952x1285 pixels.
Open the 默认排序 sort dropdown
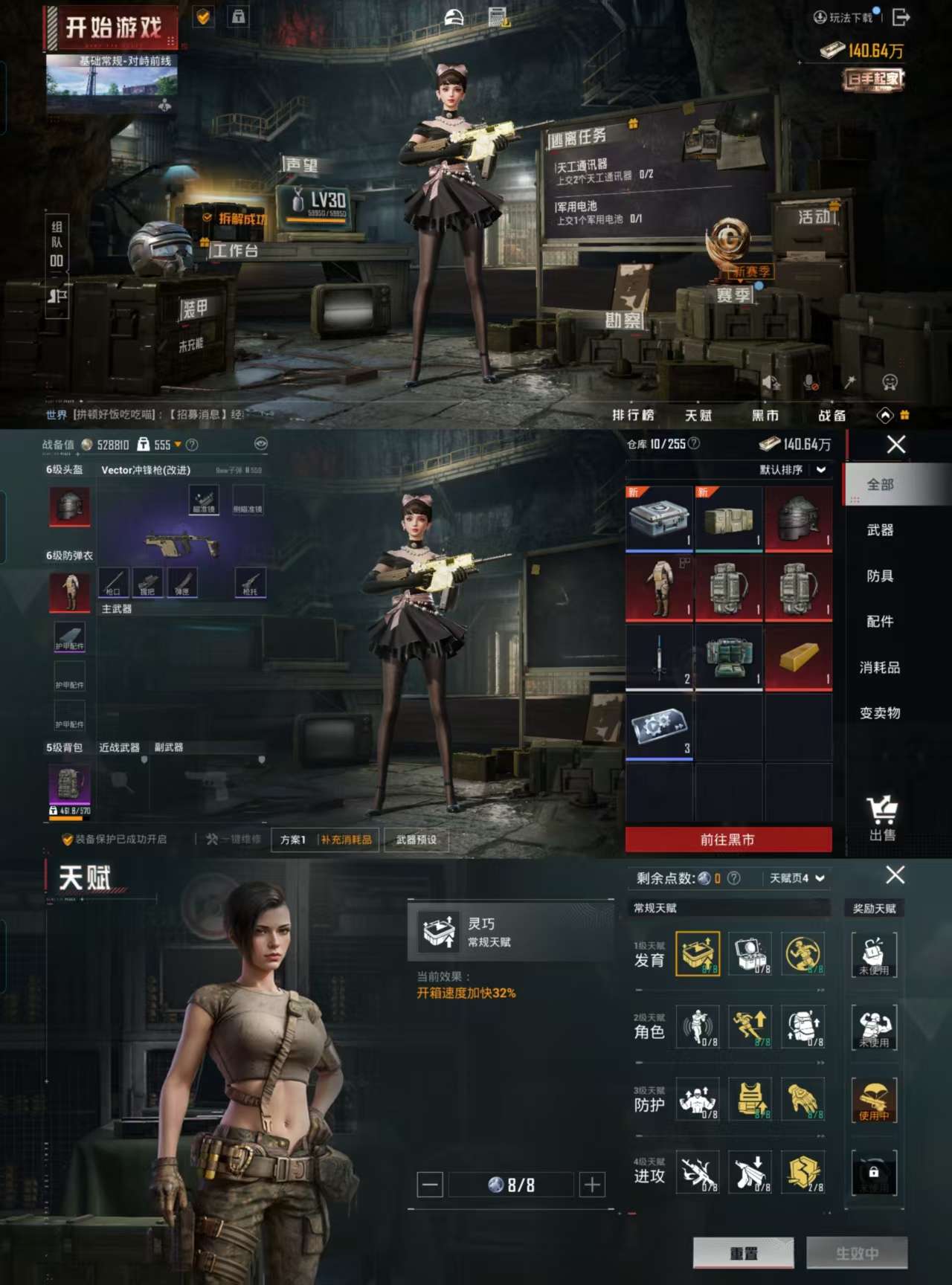[x=791, y=470]
